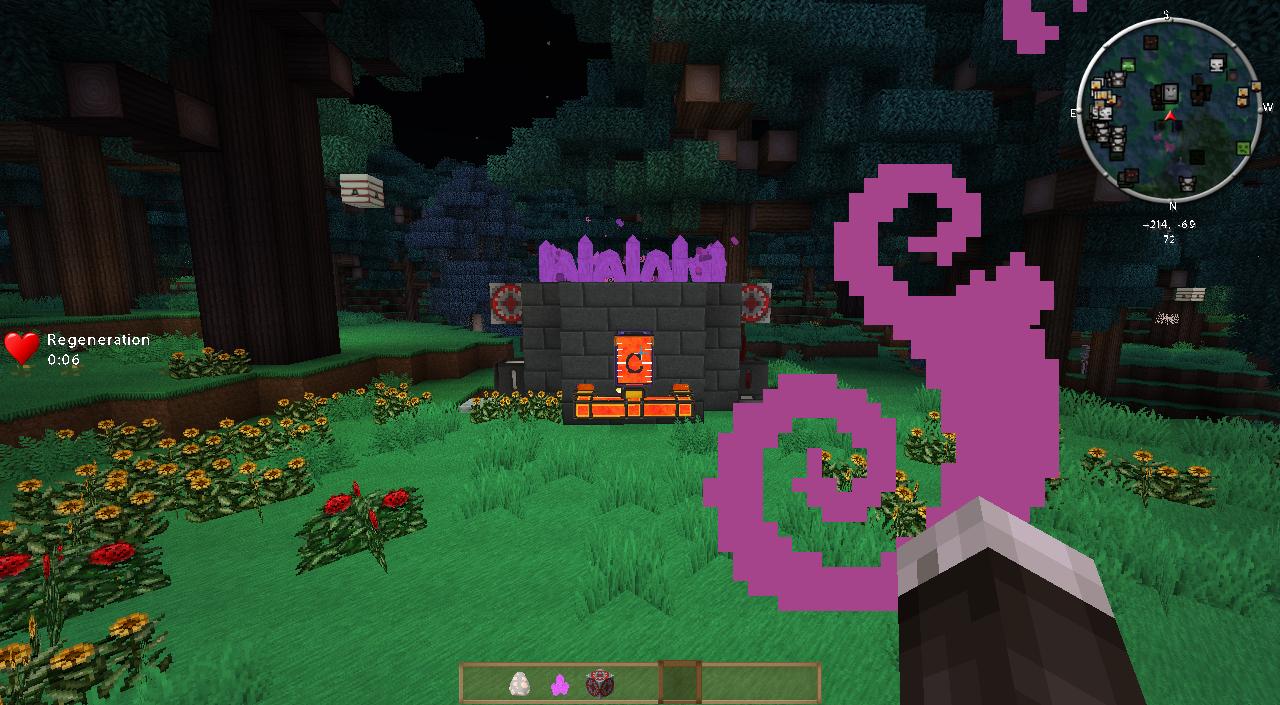The width and height of the screenshot is (1280, 705).
Task: Click the Regeneration heart status icon
Action: click(21, 347)
